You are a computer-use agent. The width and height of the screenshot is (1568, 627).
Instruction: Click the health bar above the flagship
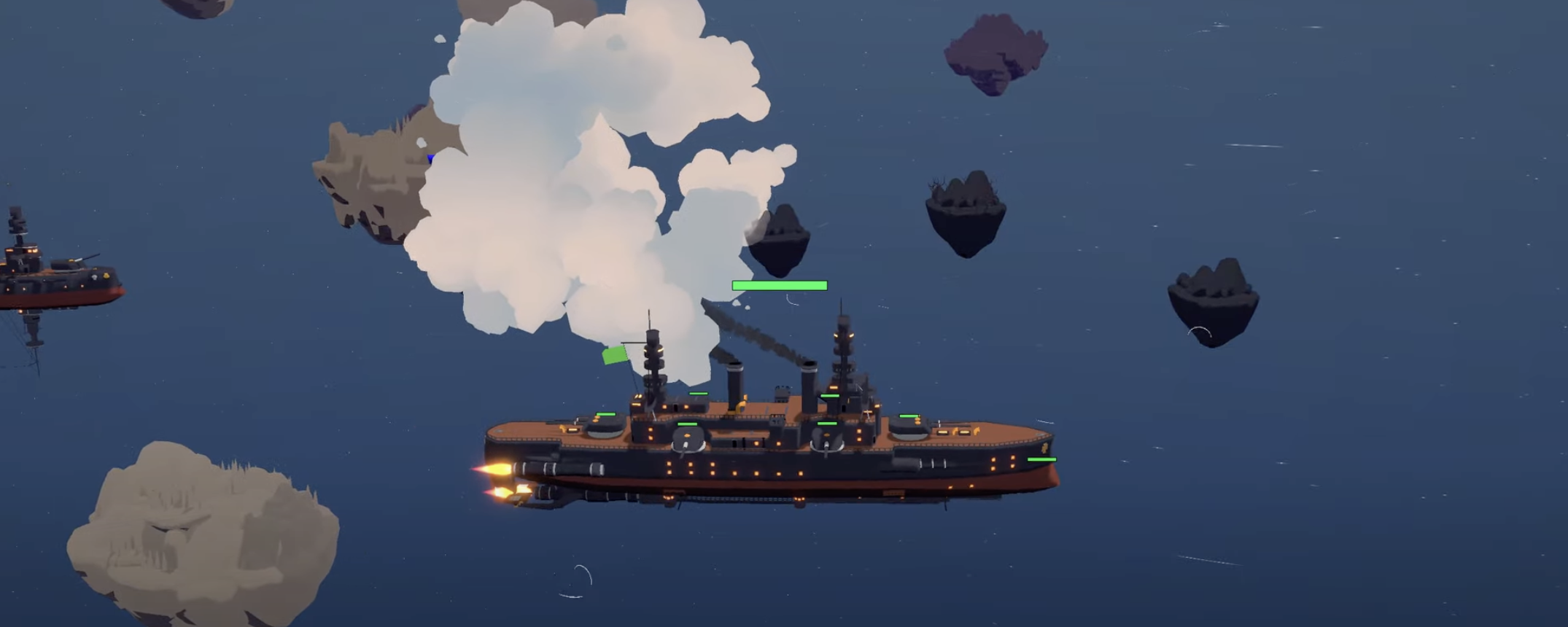point(778,284)
